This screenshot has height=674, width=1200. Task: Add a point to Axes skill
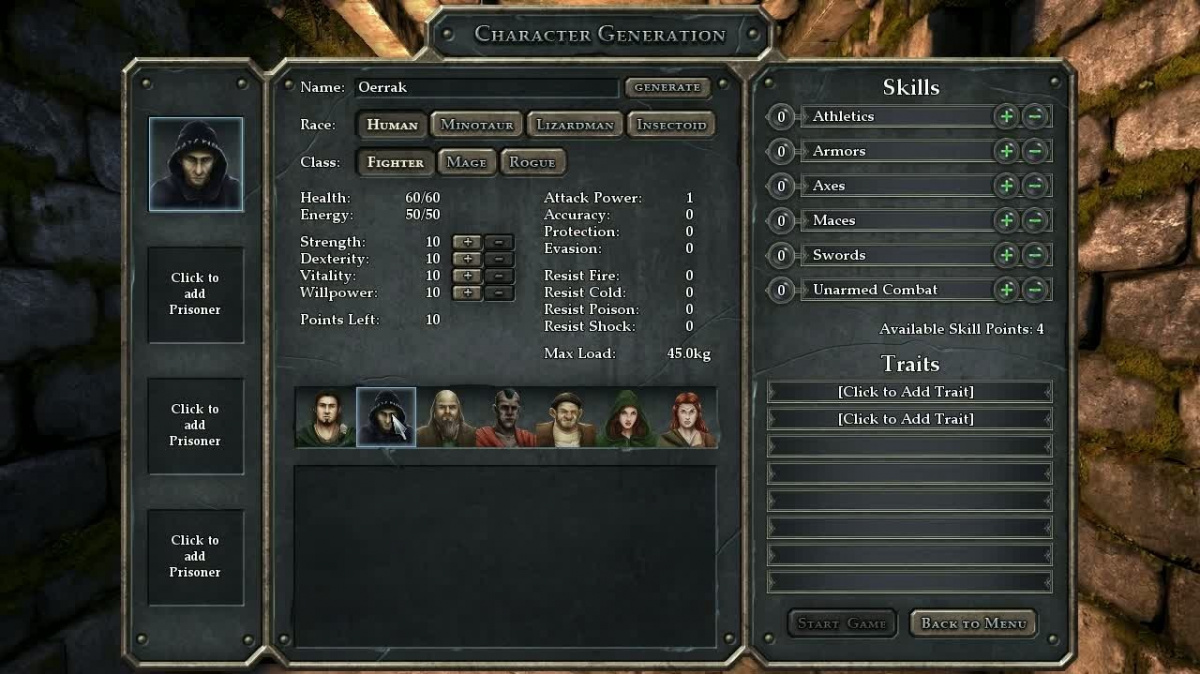pos(1006,186)
